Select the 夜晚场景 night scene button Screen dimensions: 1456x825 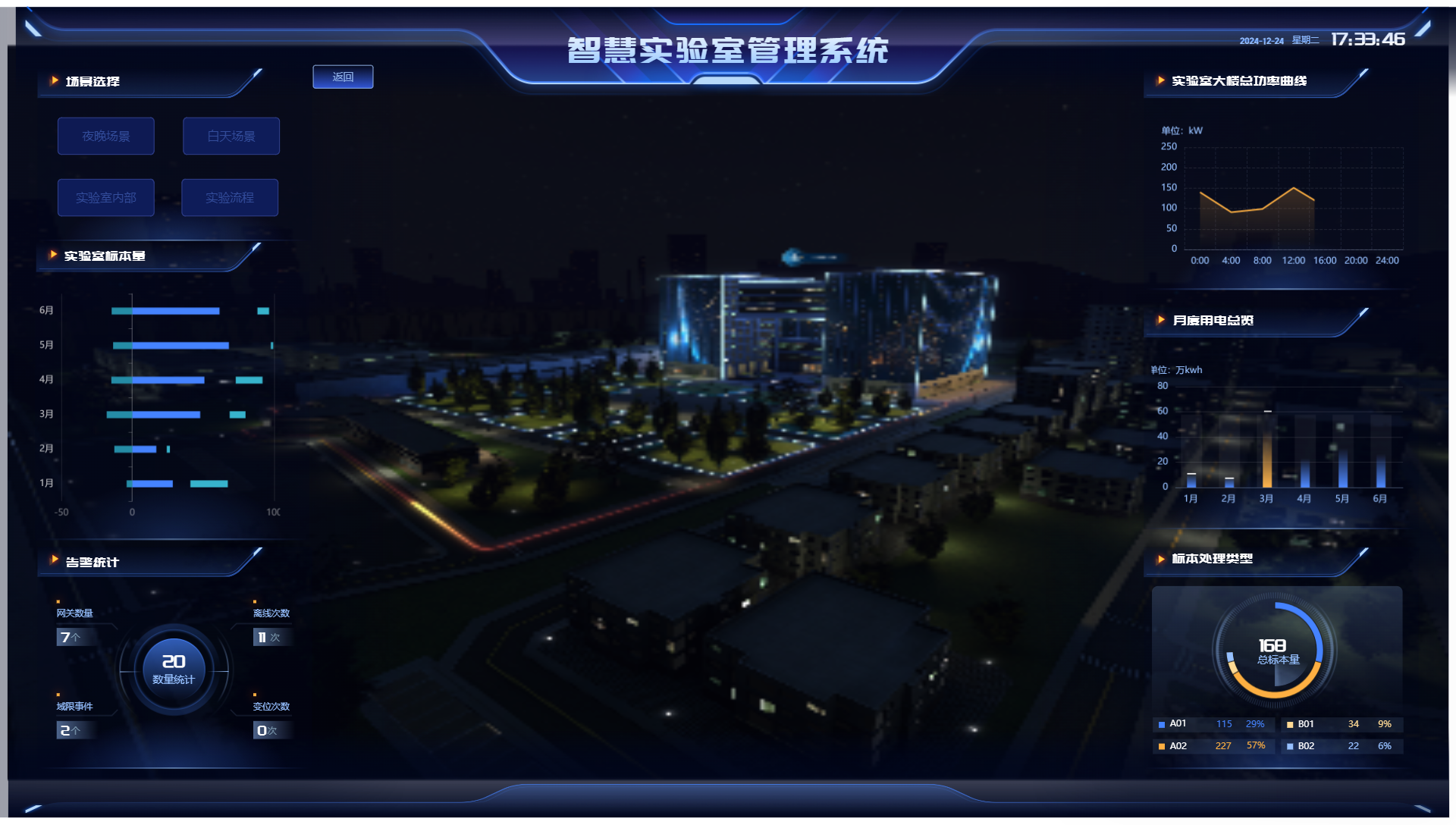coord(106,136)
